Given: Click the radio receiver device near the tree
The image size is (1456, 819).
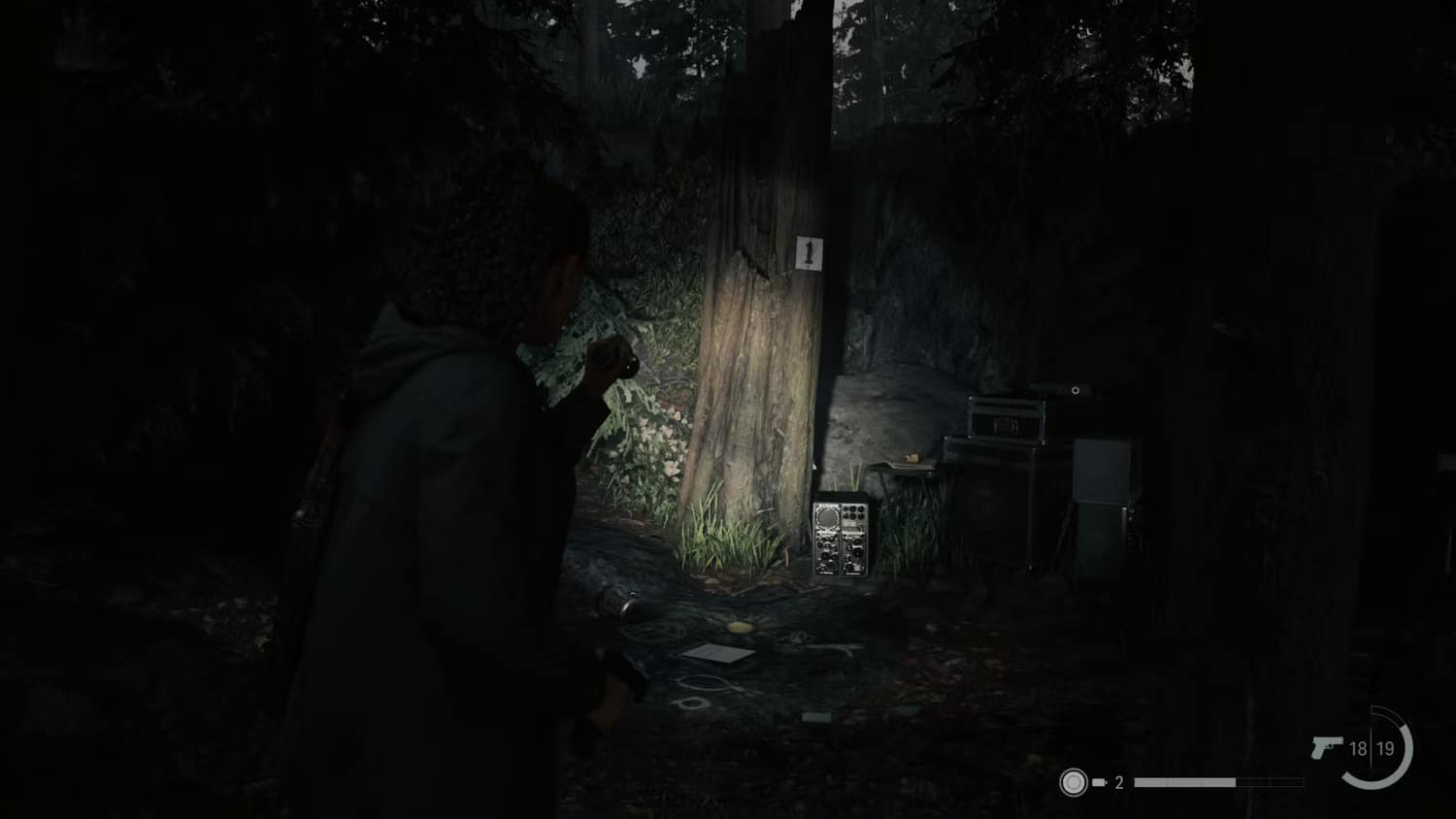Looking at the screenshot, I should coord(840,536).
